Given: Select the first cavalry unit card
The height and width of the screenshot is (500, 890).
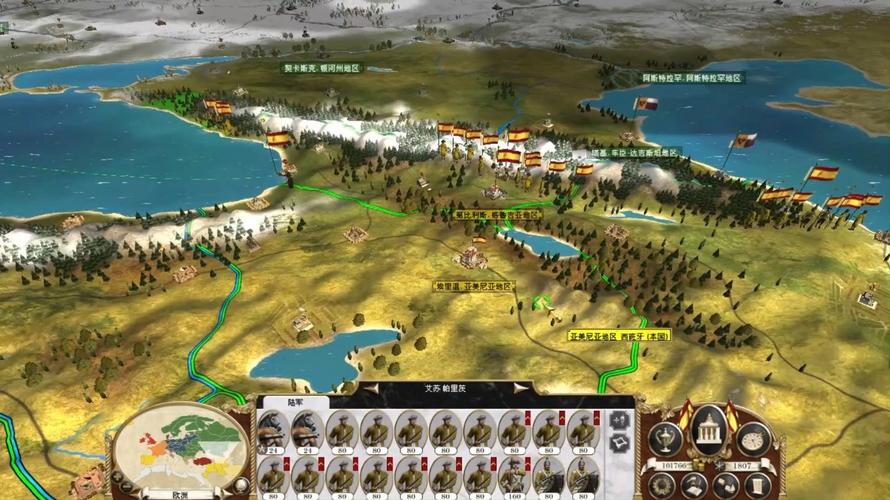Looking at the screenshot, I should coord(274,431).
